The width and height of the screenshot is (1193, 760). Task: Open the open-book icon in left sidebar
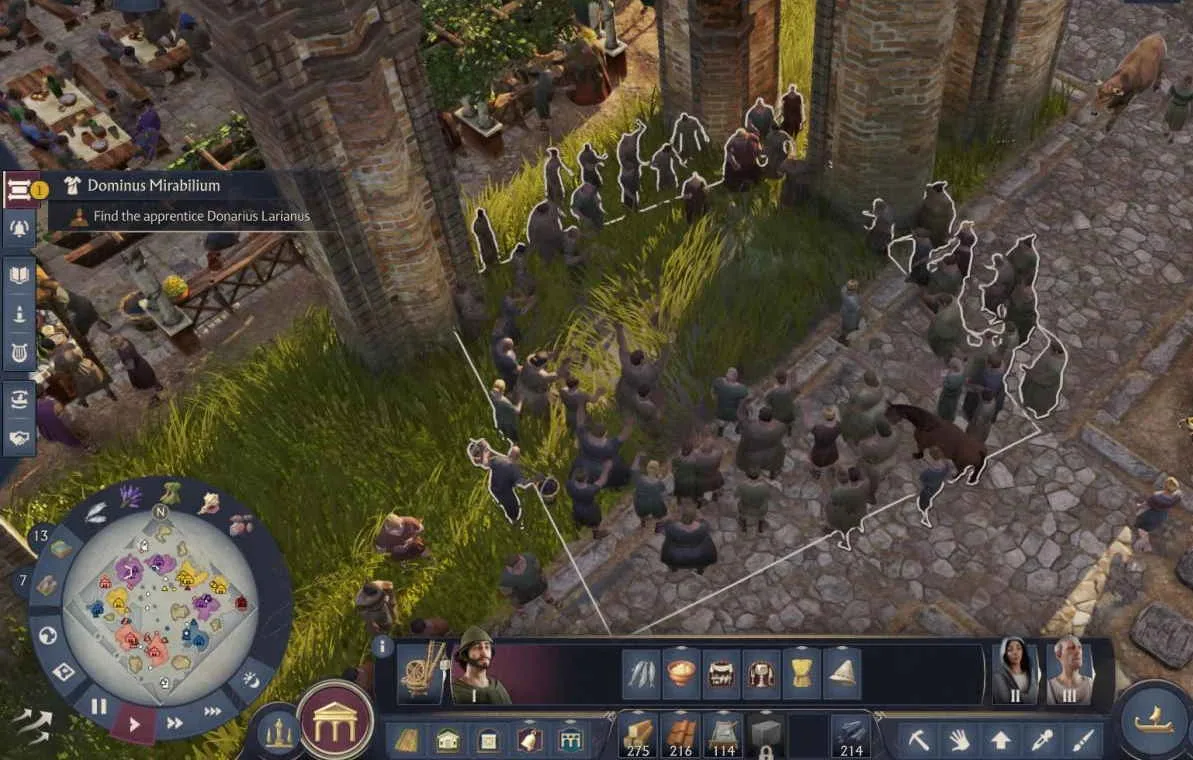(x=20, y=274)
